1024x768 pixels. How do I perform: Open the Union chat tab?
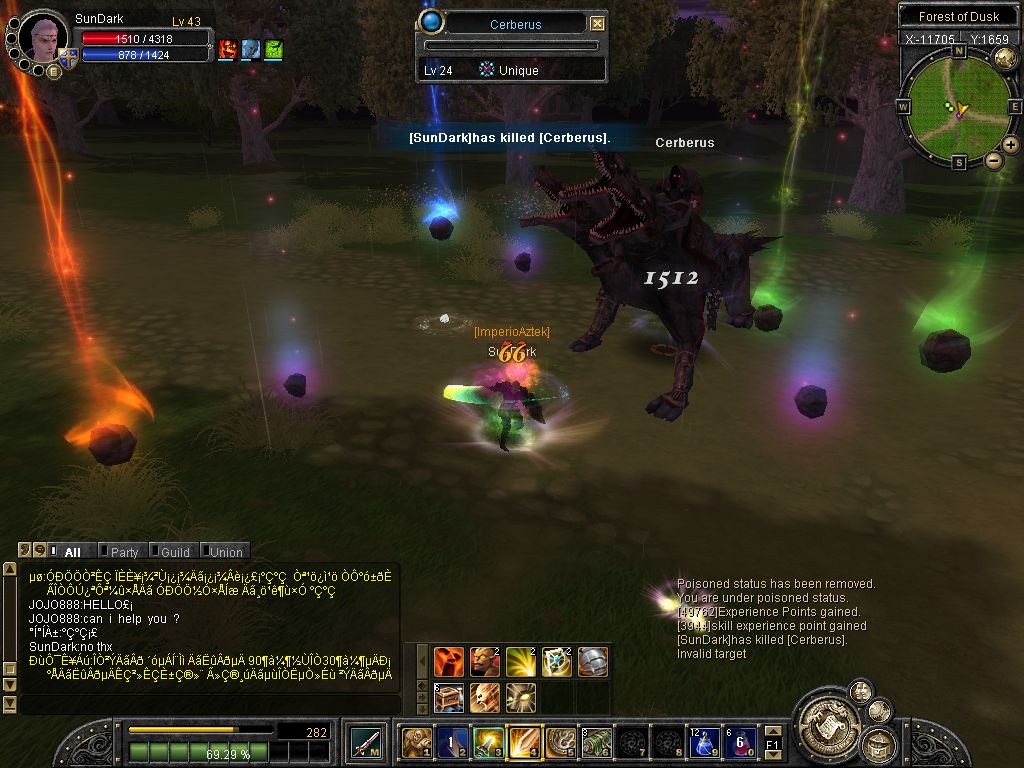coord(226,551)
